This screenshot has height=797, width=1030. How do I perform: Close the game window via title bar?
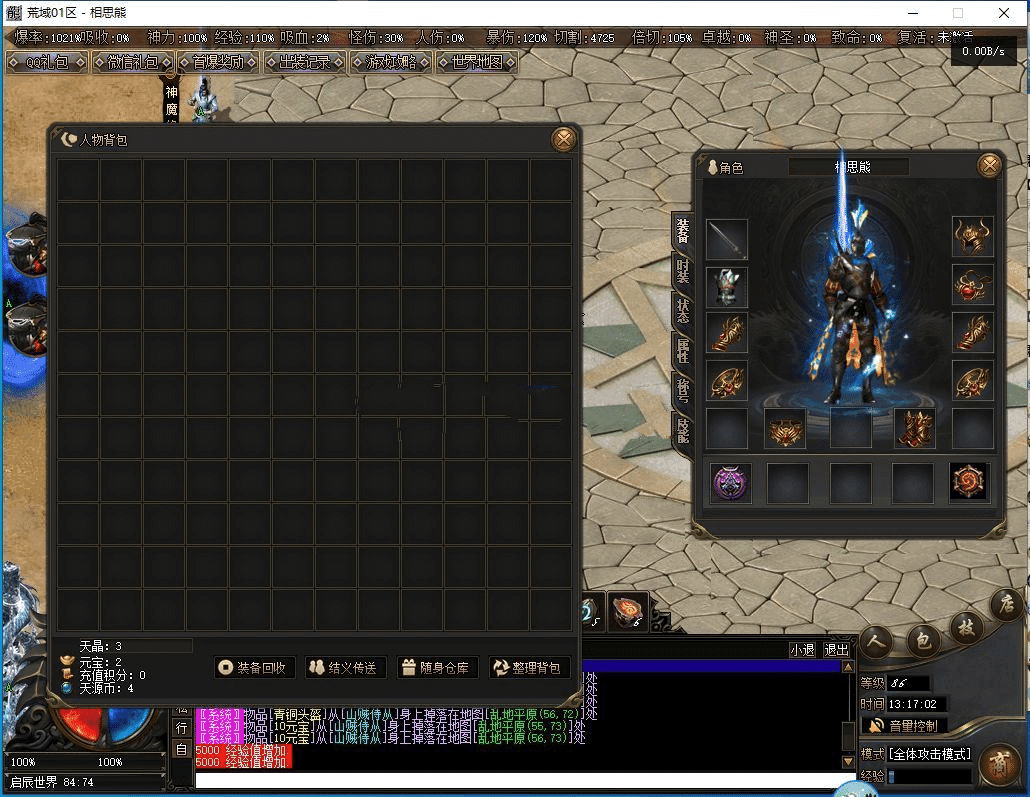(x=1004, y=14)
